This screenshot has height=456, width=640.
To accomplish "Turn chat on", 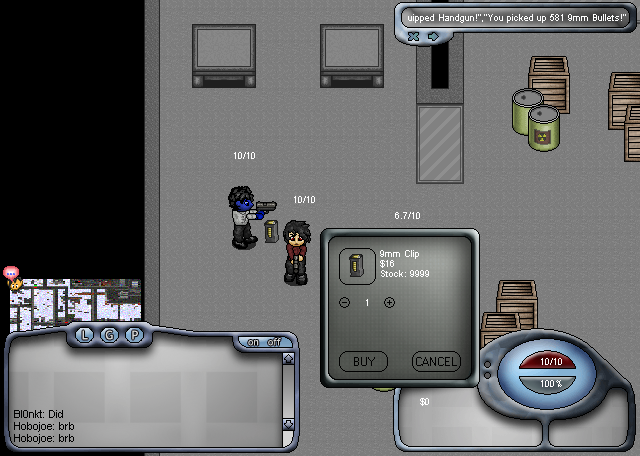I will [254, 342].
